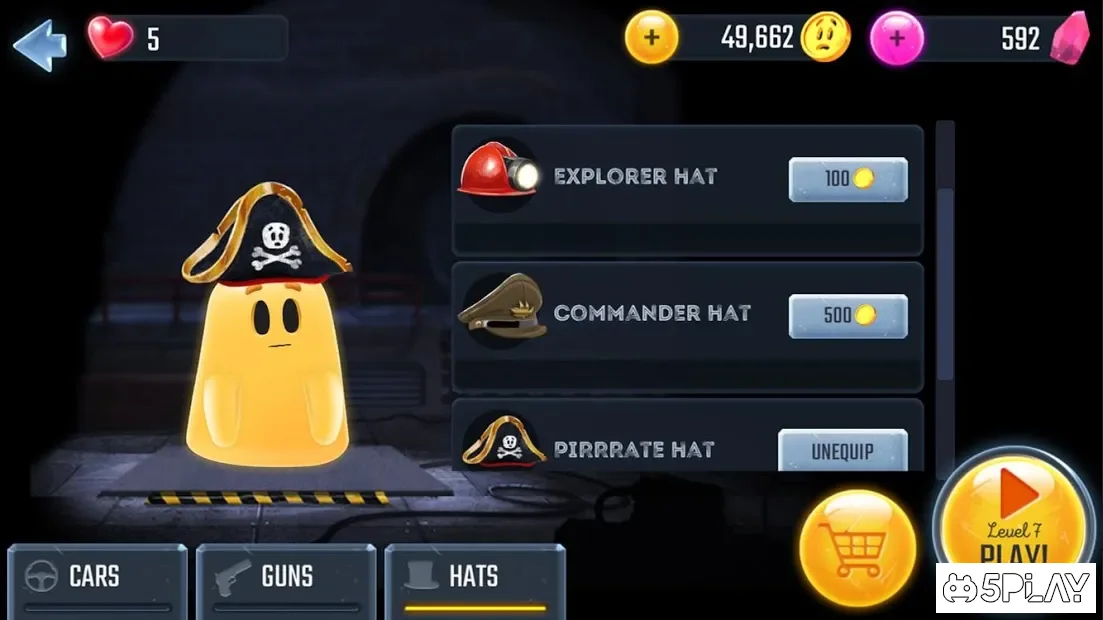Select the Hats tab

point(475,579)
